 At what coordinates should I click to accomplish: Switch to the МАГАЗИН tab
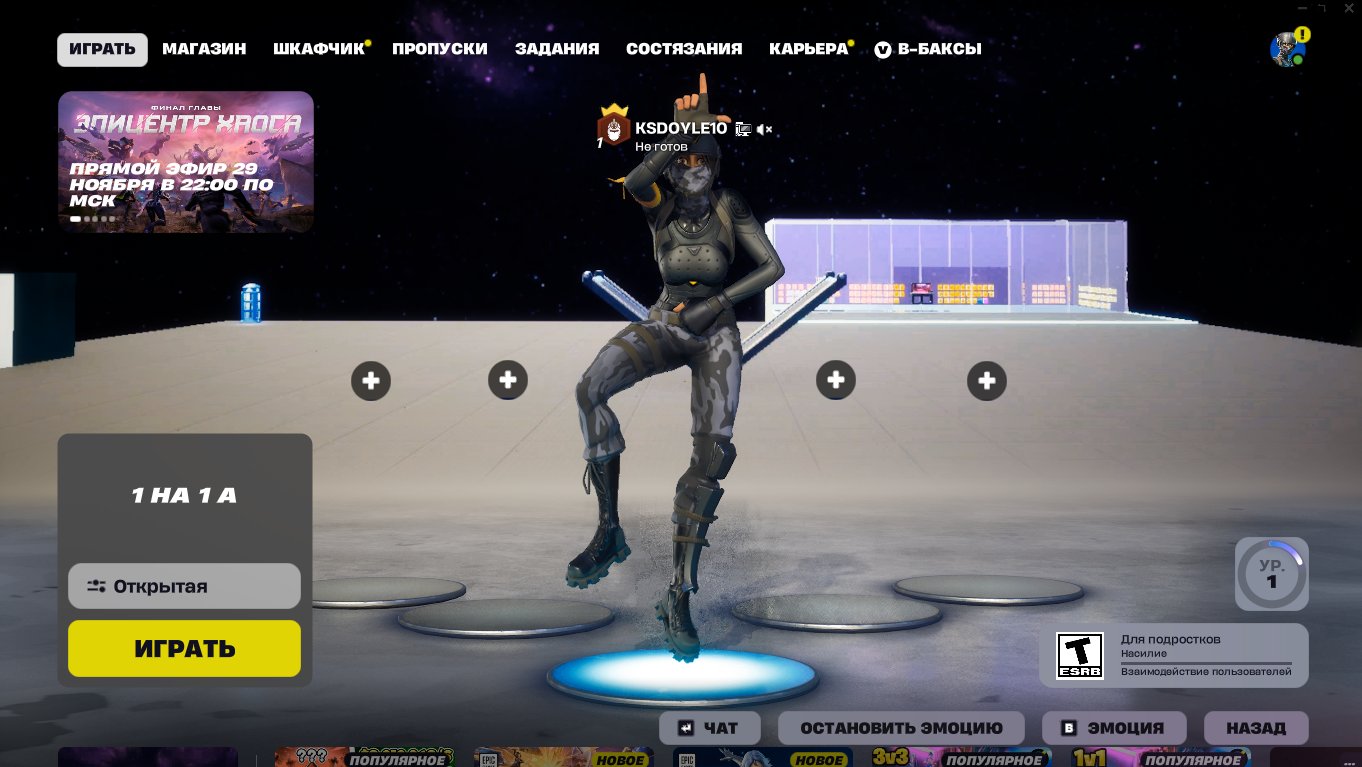[204, 48]
